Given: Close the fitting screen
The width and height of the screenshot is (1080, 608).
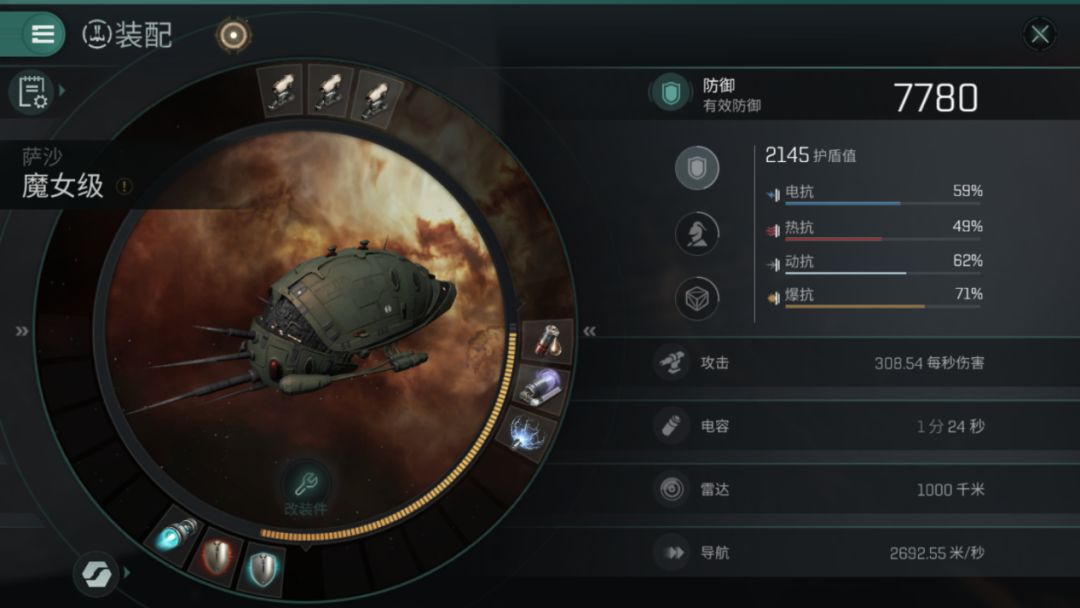Looking at the screenshot, I should pyautogui.click(x=1040, y=35).
